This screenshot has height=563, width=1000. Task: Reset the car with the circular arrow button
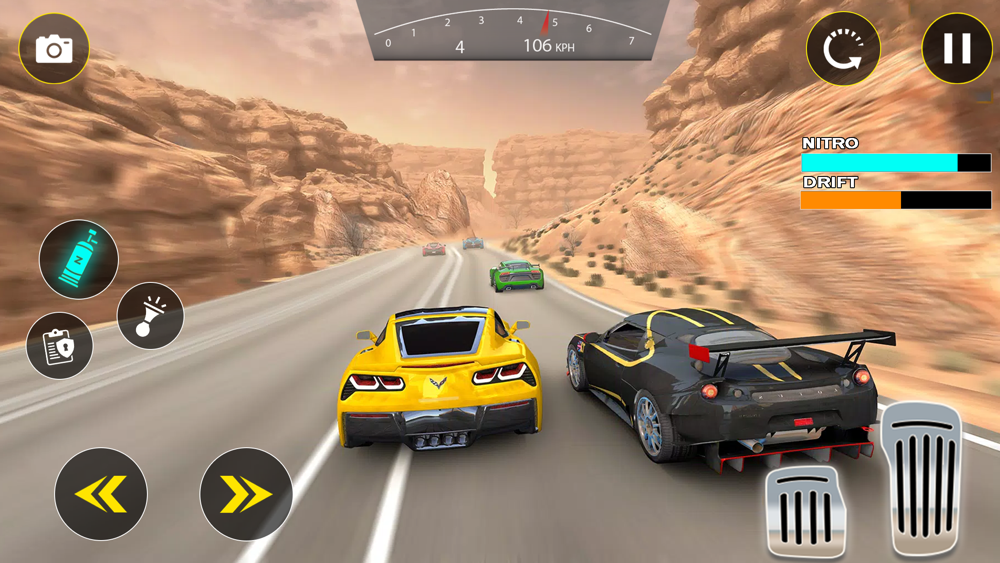coord(843,49)
